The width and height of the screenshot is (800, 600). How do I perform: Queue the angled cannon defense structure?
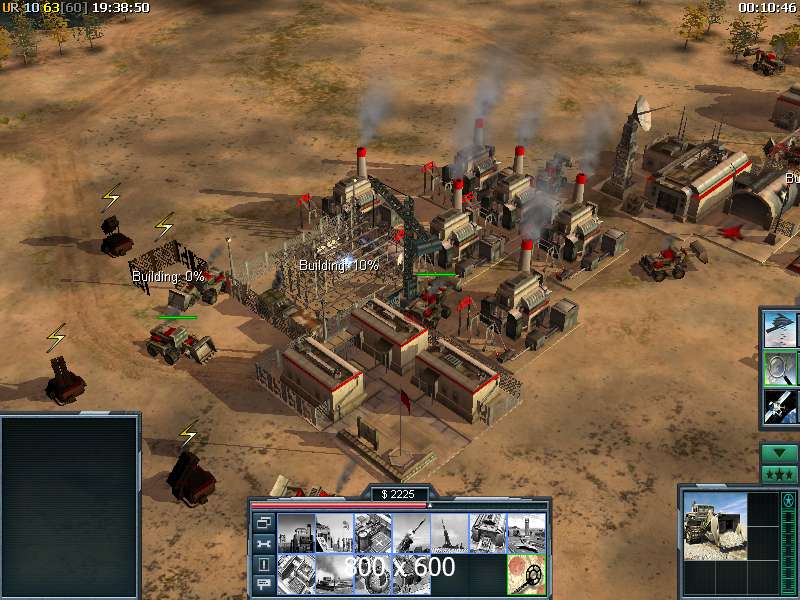click(x=411, y=533)
